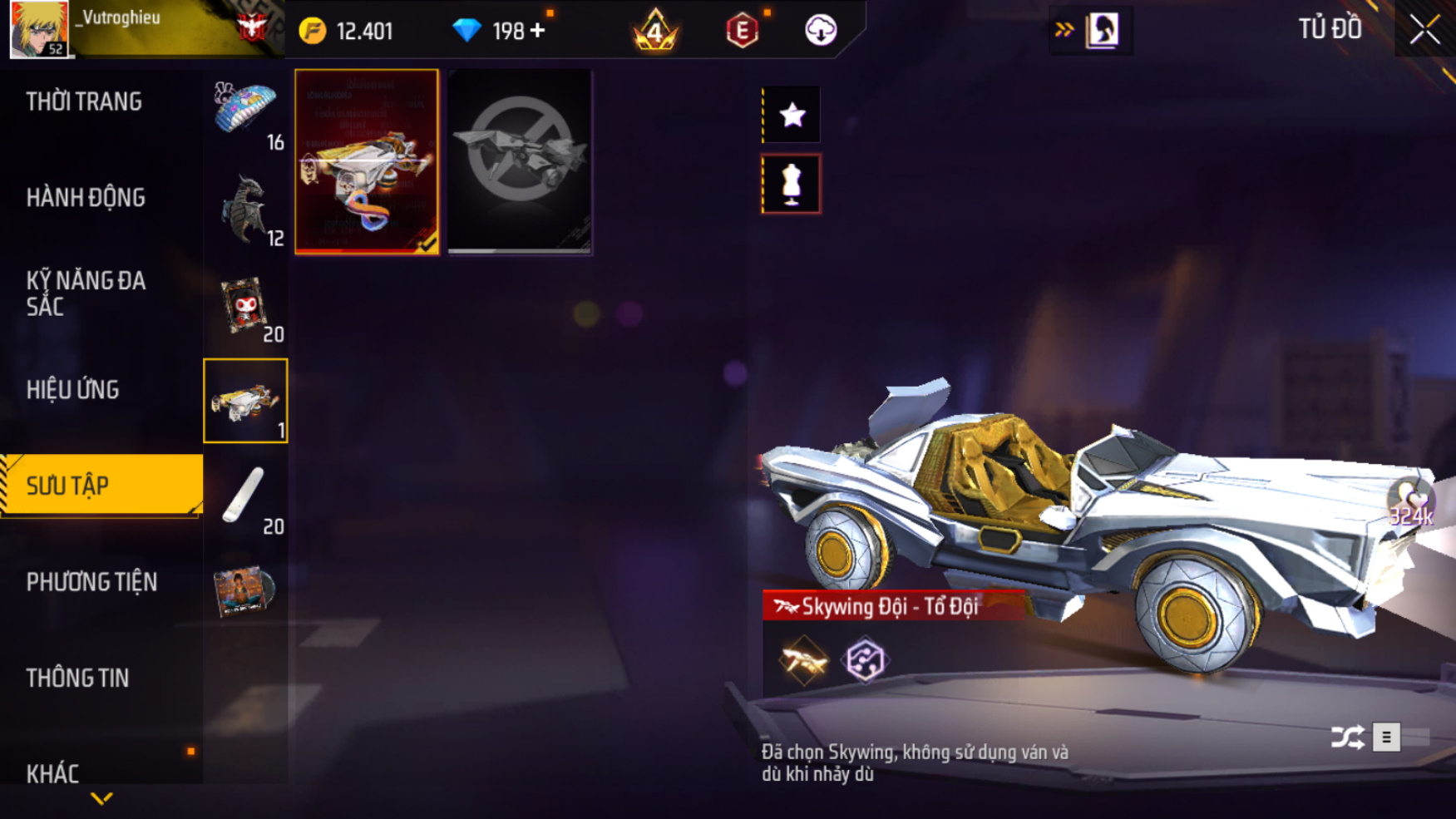
Task: Open the KHÁC category
Action: (x=52, y=773)
